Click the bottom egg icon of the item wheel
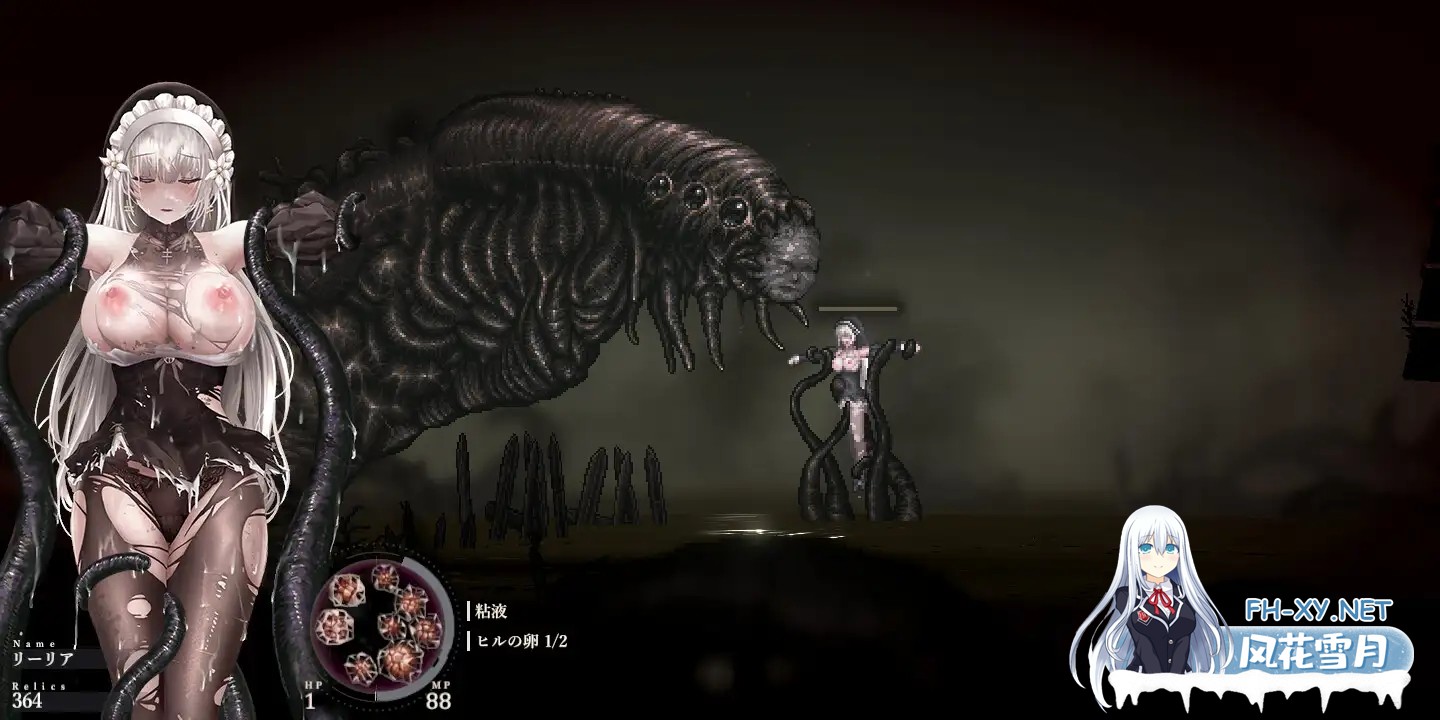The height and width of the screenshot is (720, 1440). [x=360, y=665]
